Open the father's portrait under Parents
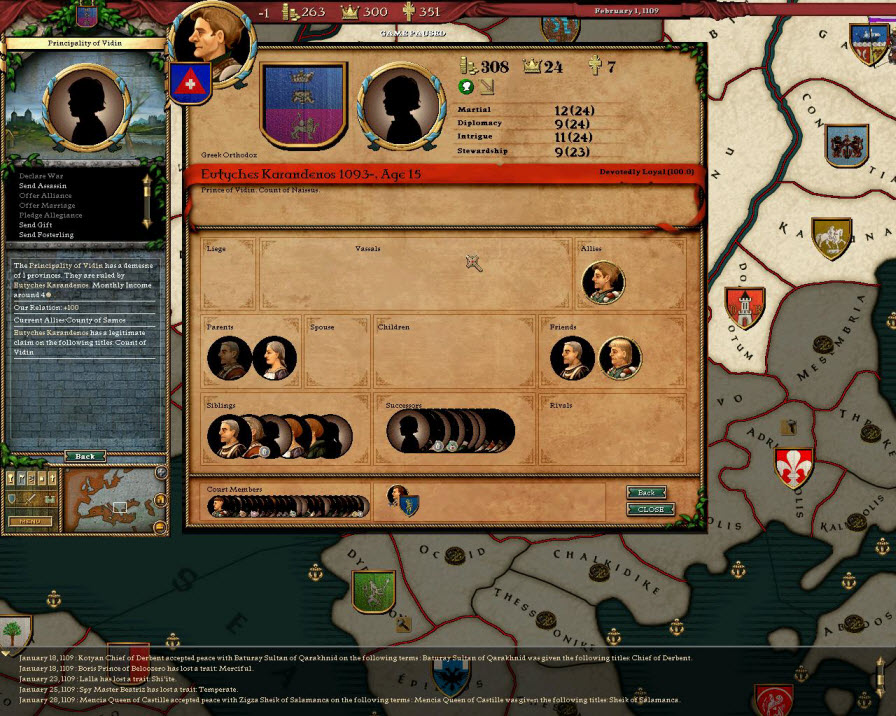This screenshot has height=716, width=896. tap(229, 358)
